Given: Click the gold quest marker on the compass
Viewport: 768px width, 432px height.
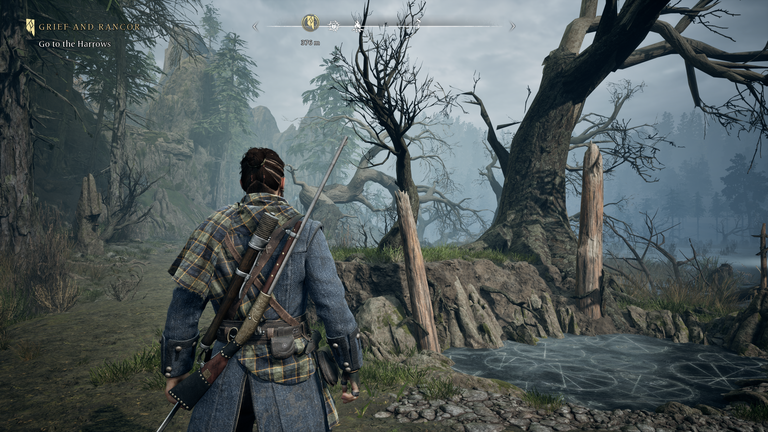Looking at the screenshot, I should click(x=310, y=23).
